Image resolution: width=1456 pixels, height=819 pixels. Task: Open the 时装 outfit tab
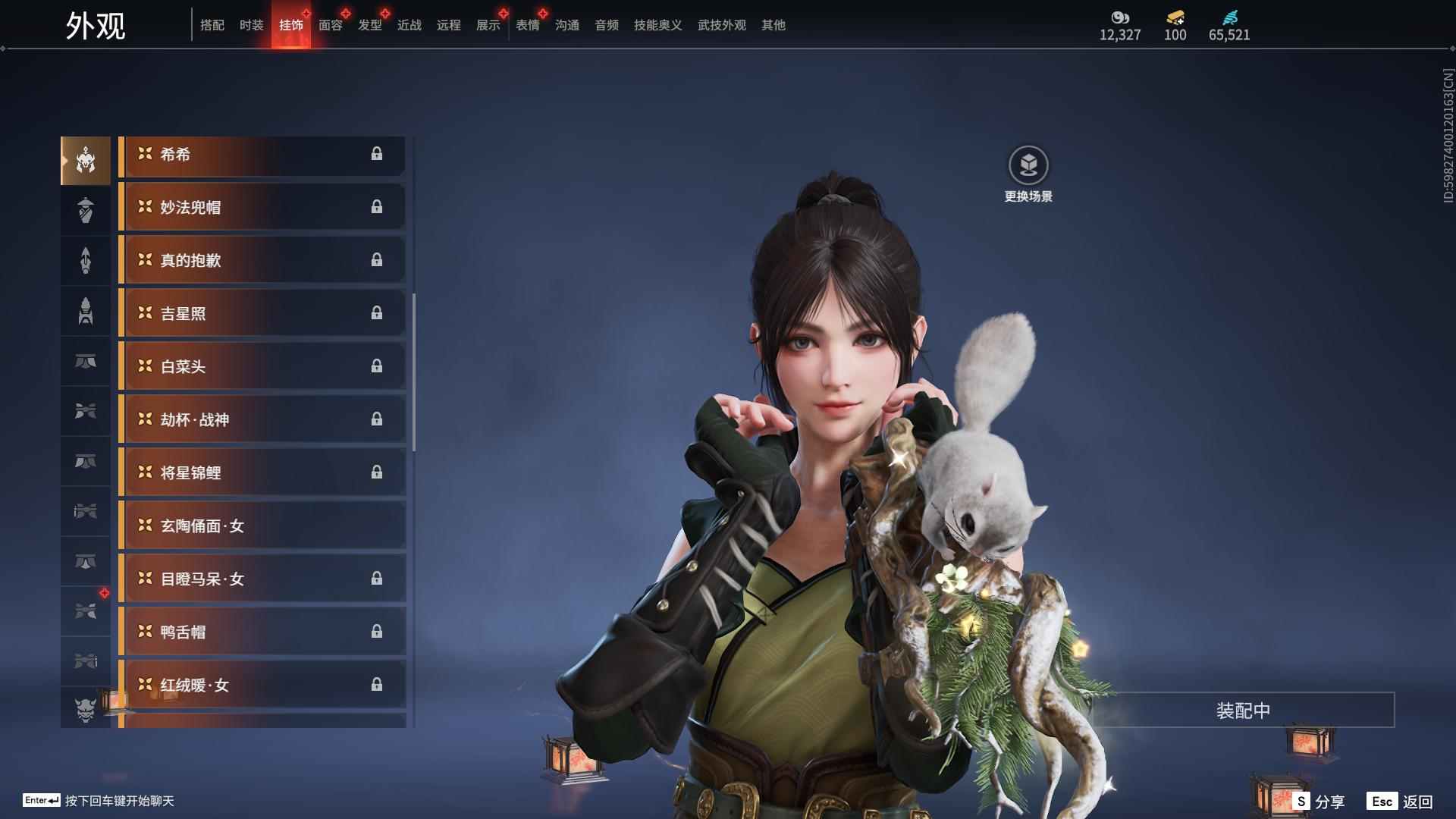(252, 25)
